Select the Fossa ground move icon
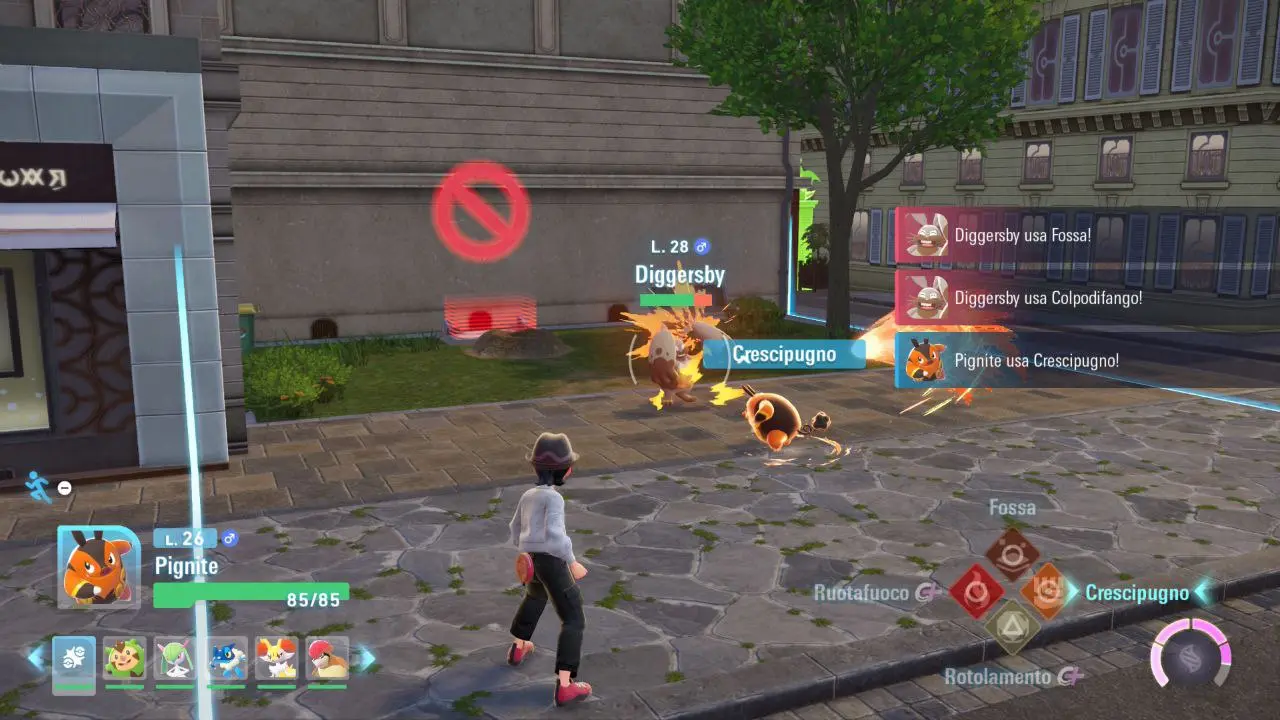Screen dimensions: 1280x720 1012,553
